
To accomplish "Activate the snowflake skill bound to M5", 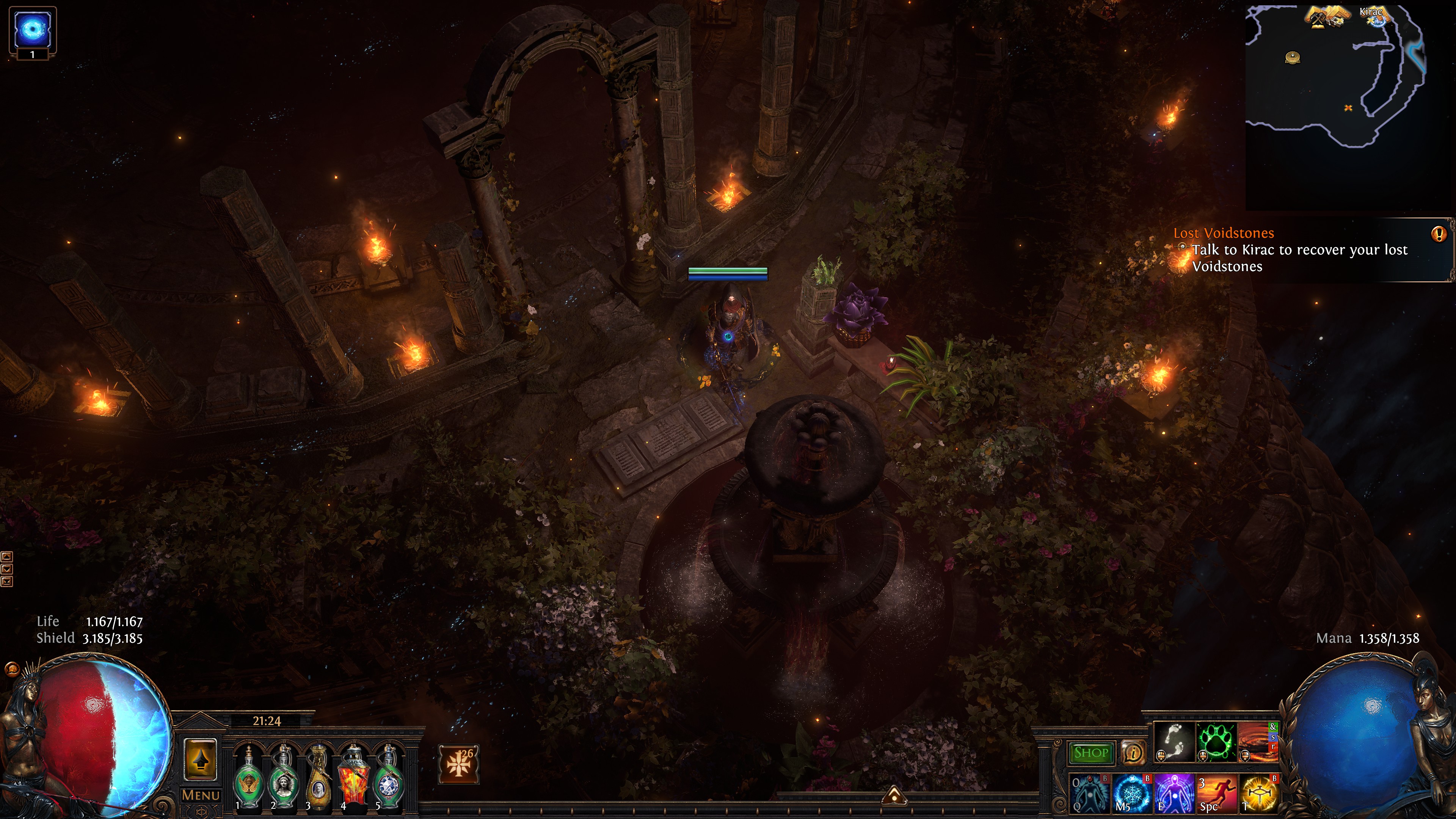I will [1132, 792].
